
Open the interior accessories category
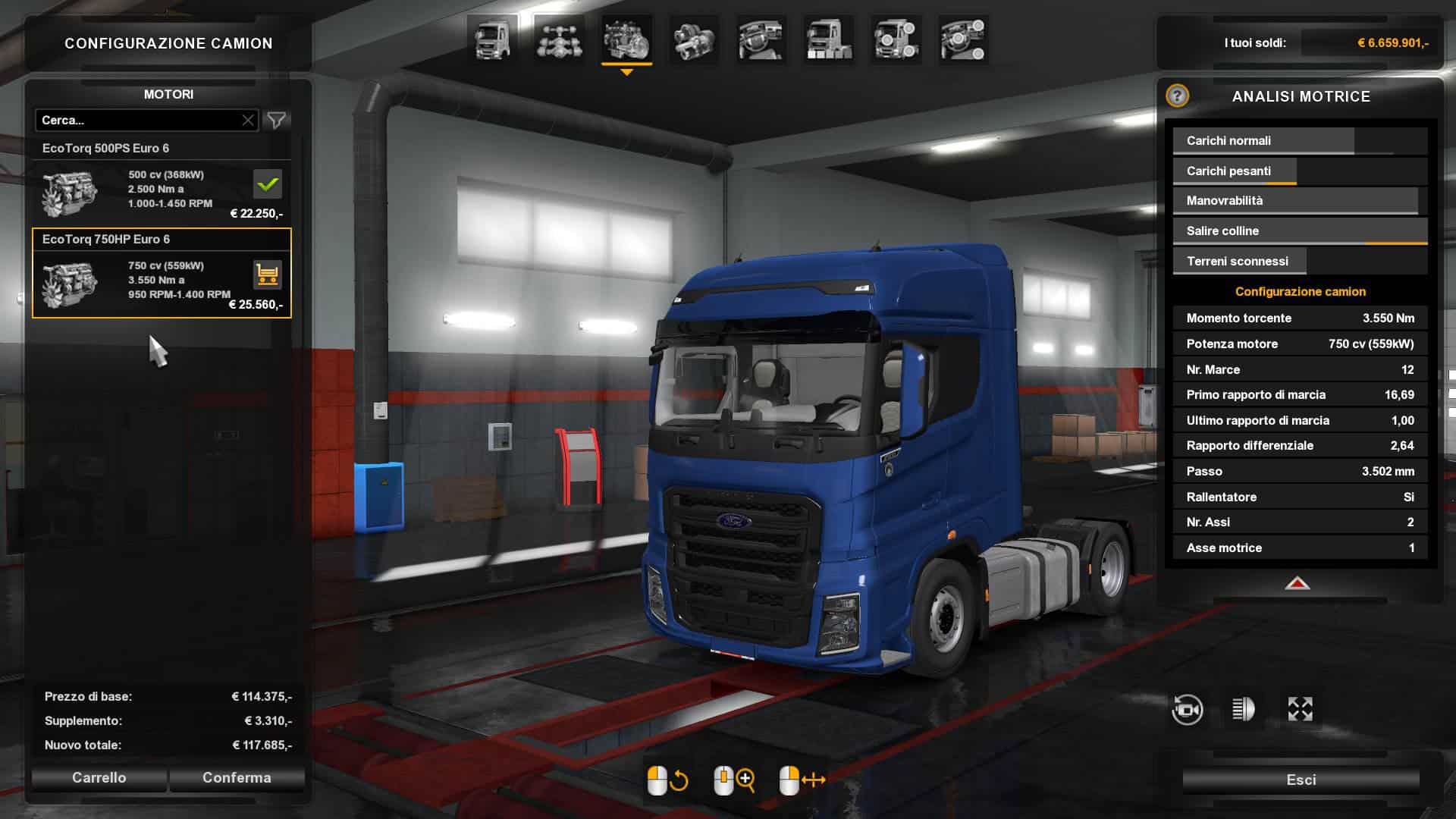coord(963,39)
